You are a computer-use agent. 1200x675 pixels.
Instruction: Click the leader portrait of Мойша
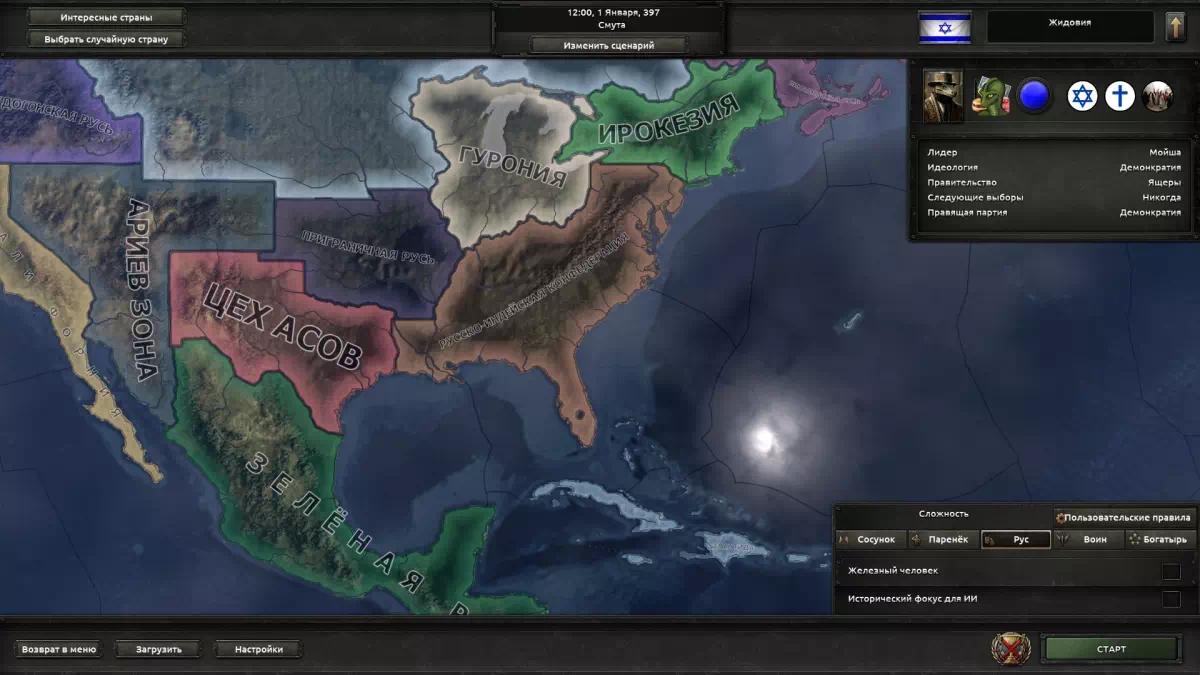(x=943, y=96)
